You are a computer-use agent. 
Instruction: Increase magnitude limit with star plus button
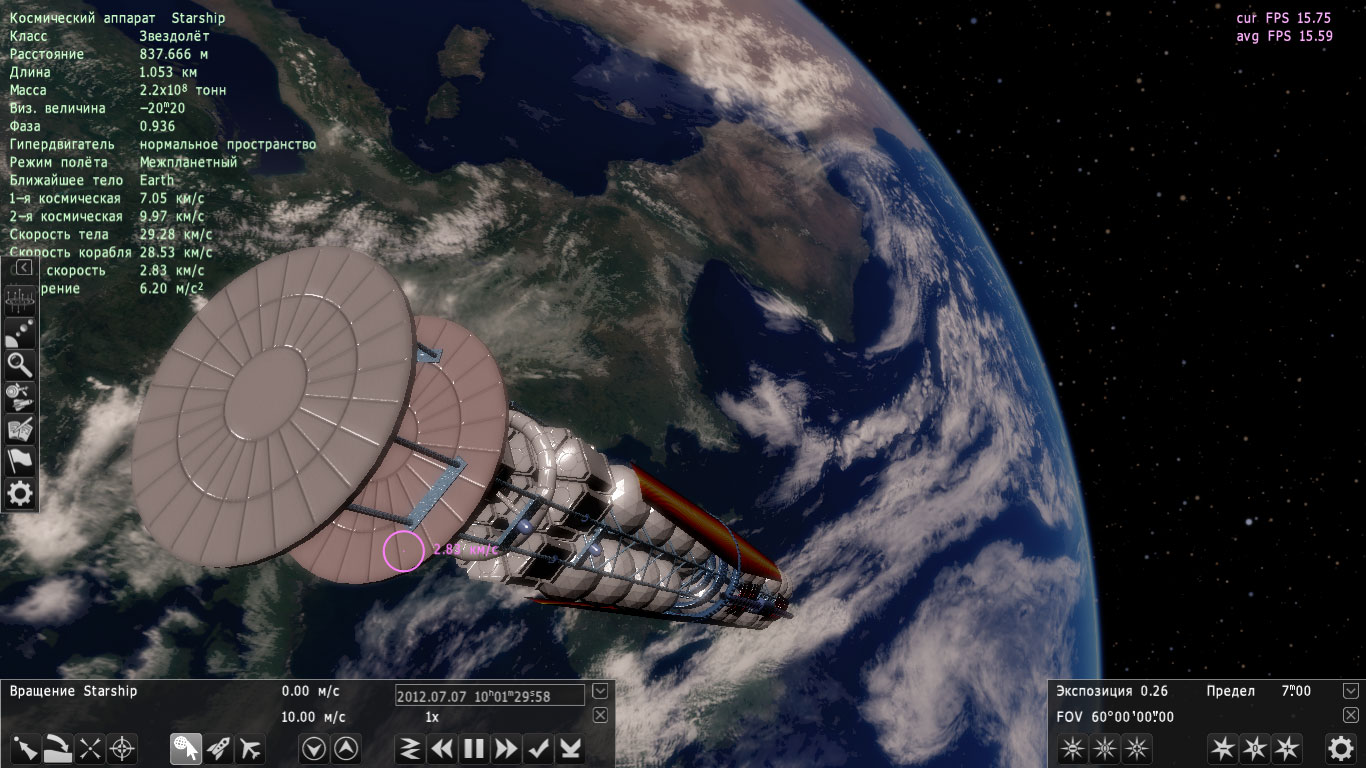click(x=1287, y=748)
